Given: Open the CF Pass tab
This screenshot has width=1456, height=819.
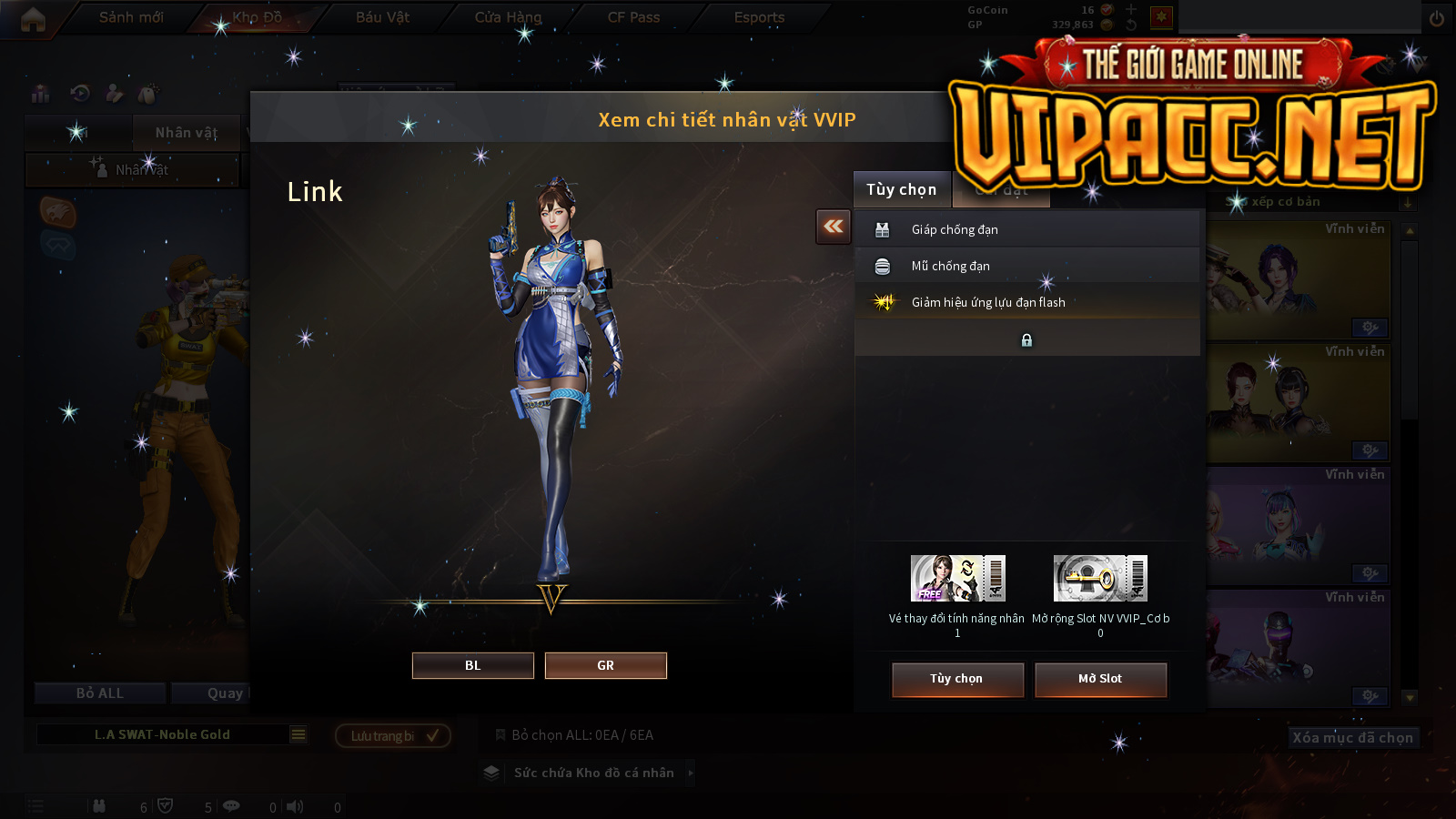Looking at the screenshot, I should click(x=633, y=17).
